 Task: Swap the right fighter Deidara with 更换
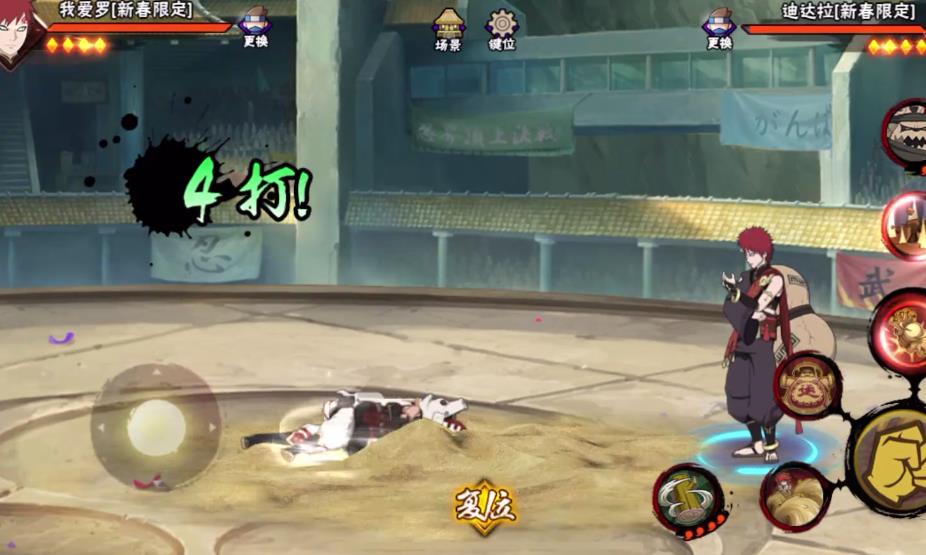tap(719, 27)
